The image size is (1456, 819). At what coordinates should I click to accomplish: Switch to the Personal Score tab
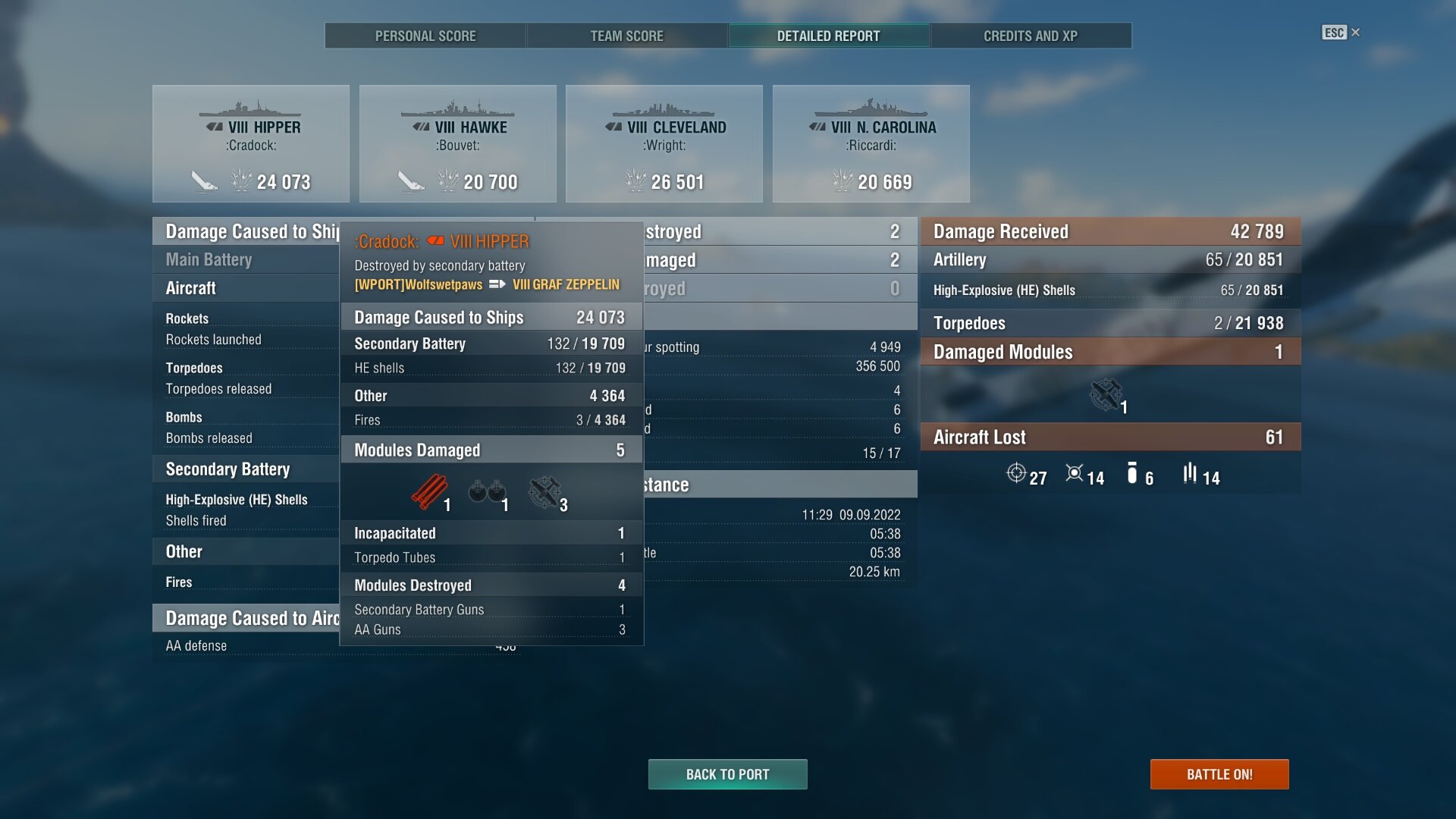(425, 36)
